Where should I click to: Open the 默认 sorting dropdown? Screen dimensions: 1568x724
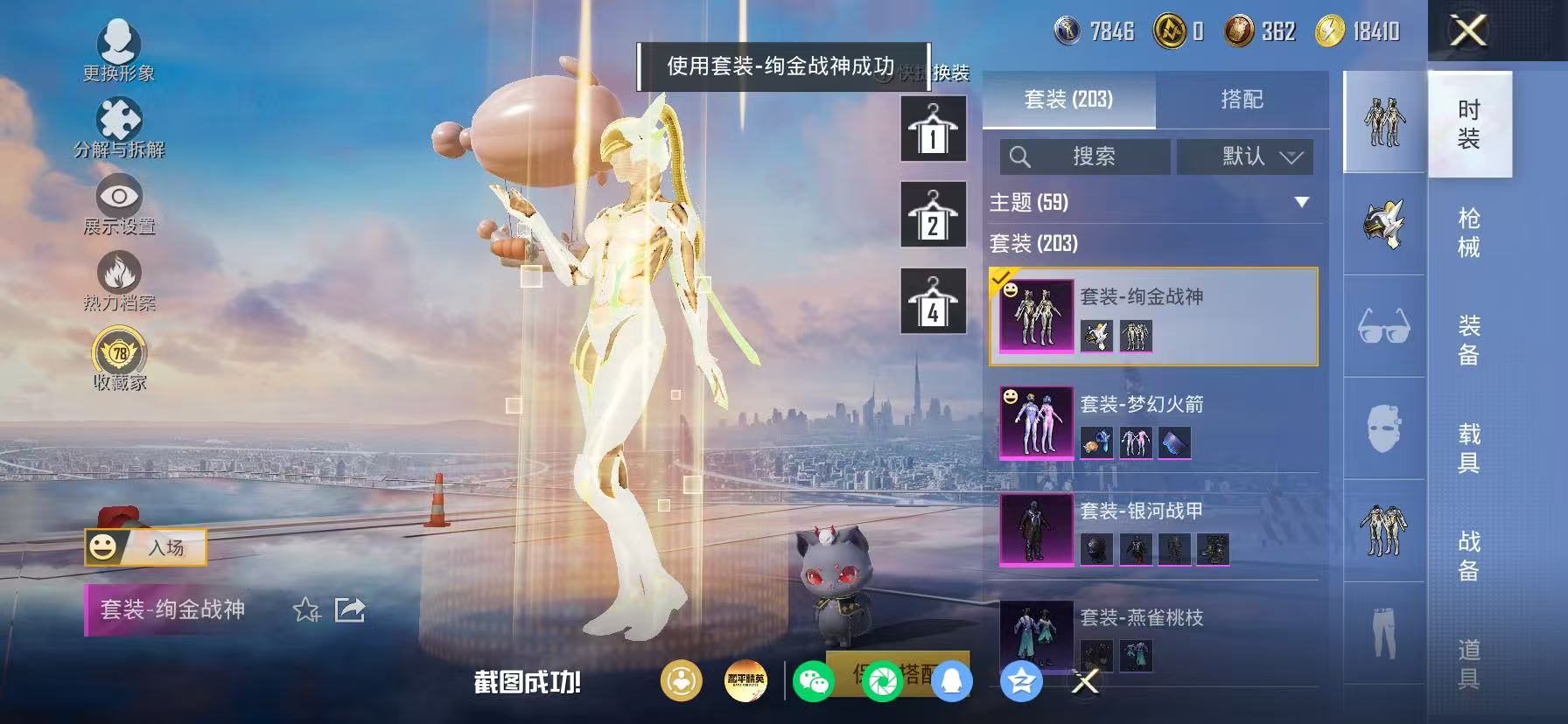(1243, 157)
